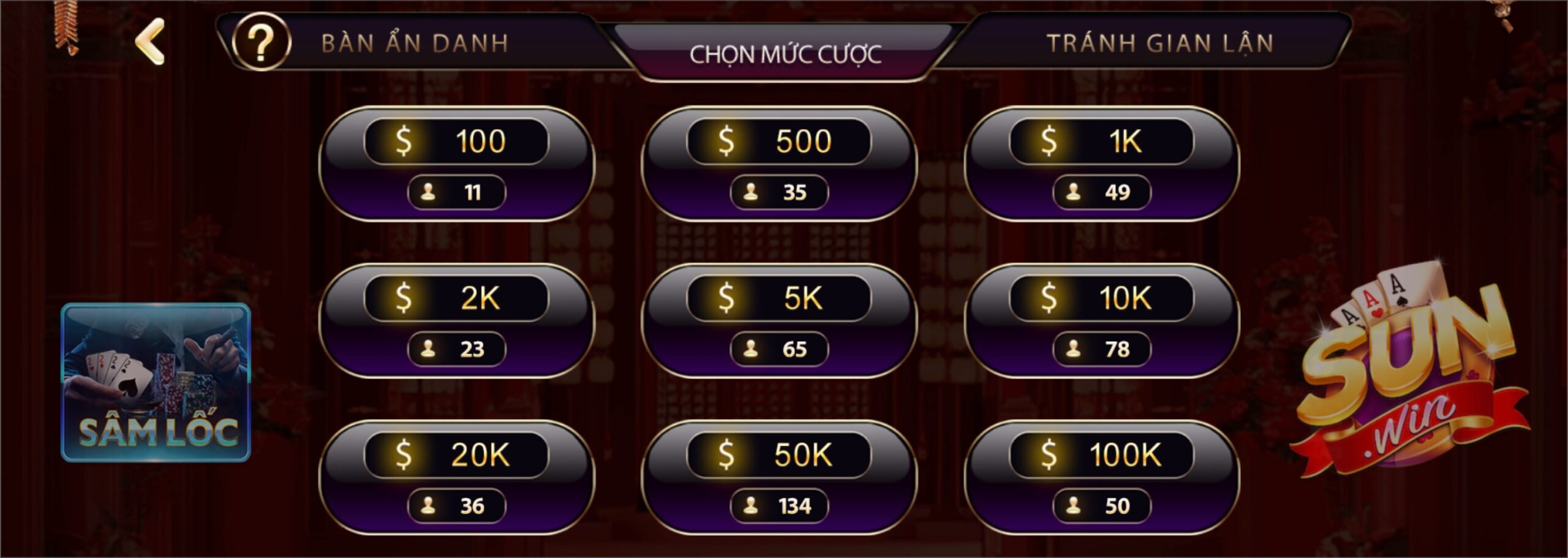
Task: Choose the 100 bet level
Action: coord(456,164)
